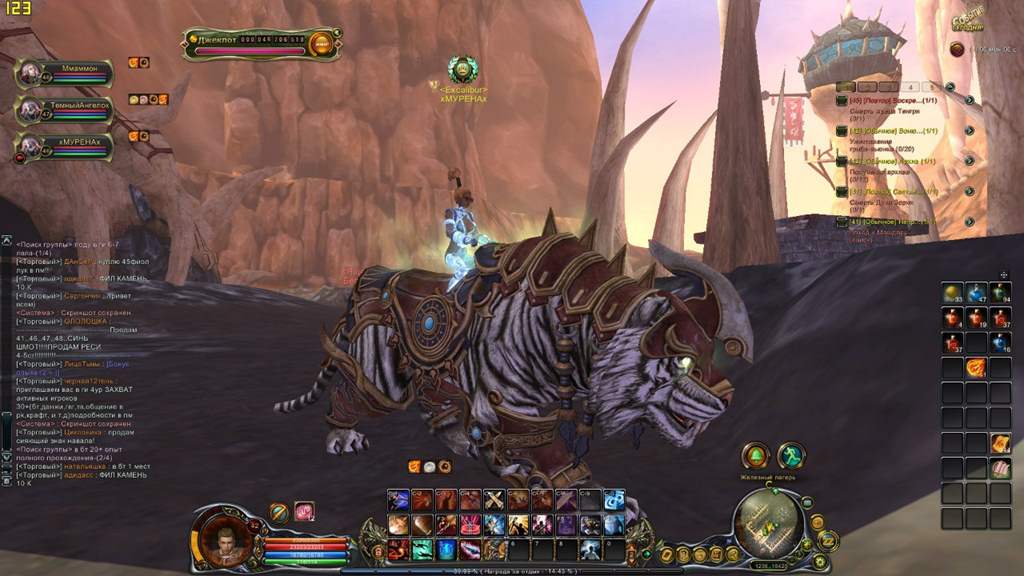1024x576 pixels.
Task: Click the green tent camp icon
Action: click(x=755, y=456)
